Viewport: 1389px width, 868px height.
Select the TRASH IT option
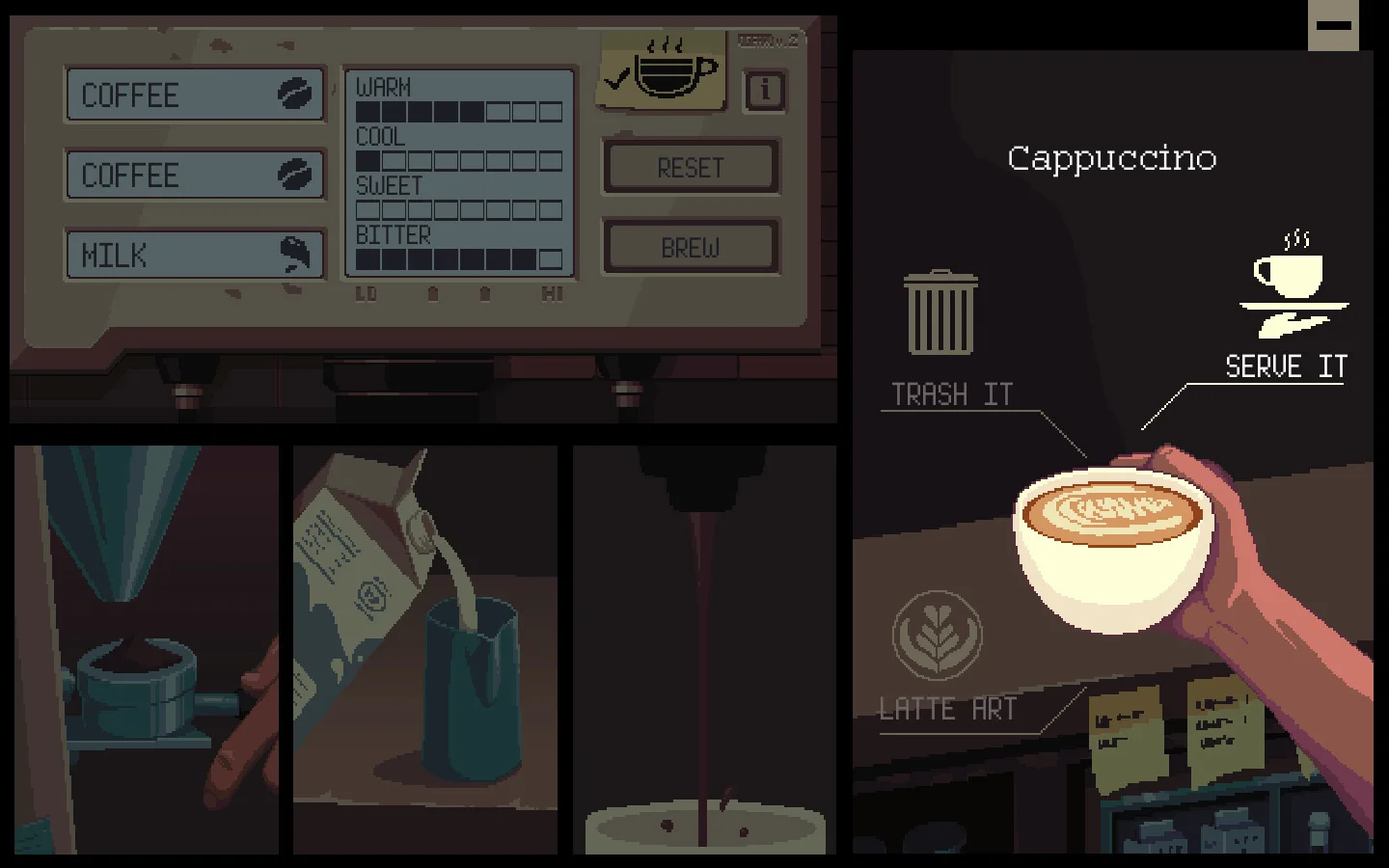point(951,393)
